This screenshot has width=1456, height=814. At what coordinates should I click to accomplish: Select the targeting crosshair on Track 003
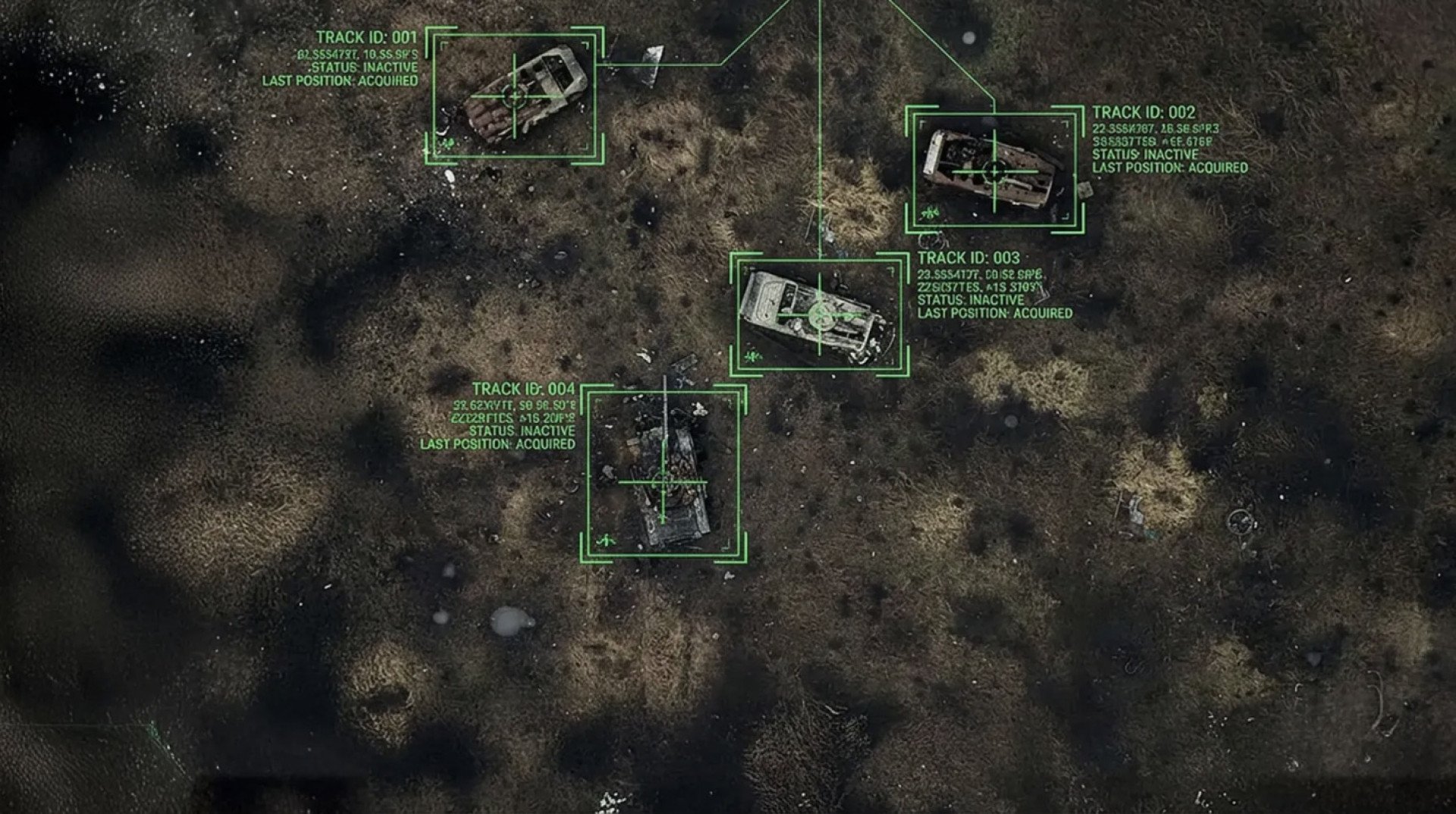[x=820, y=315]
